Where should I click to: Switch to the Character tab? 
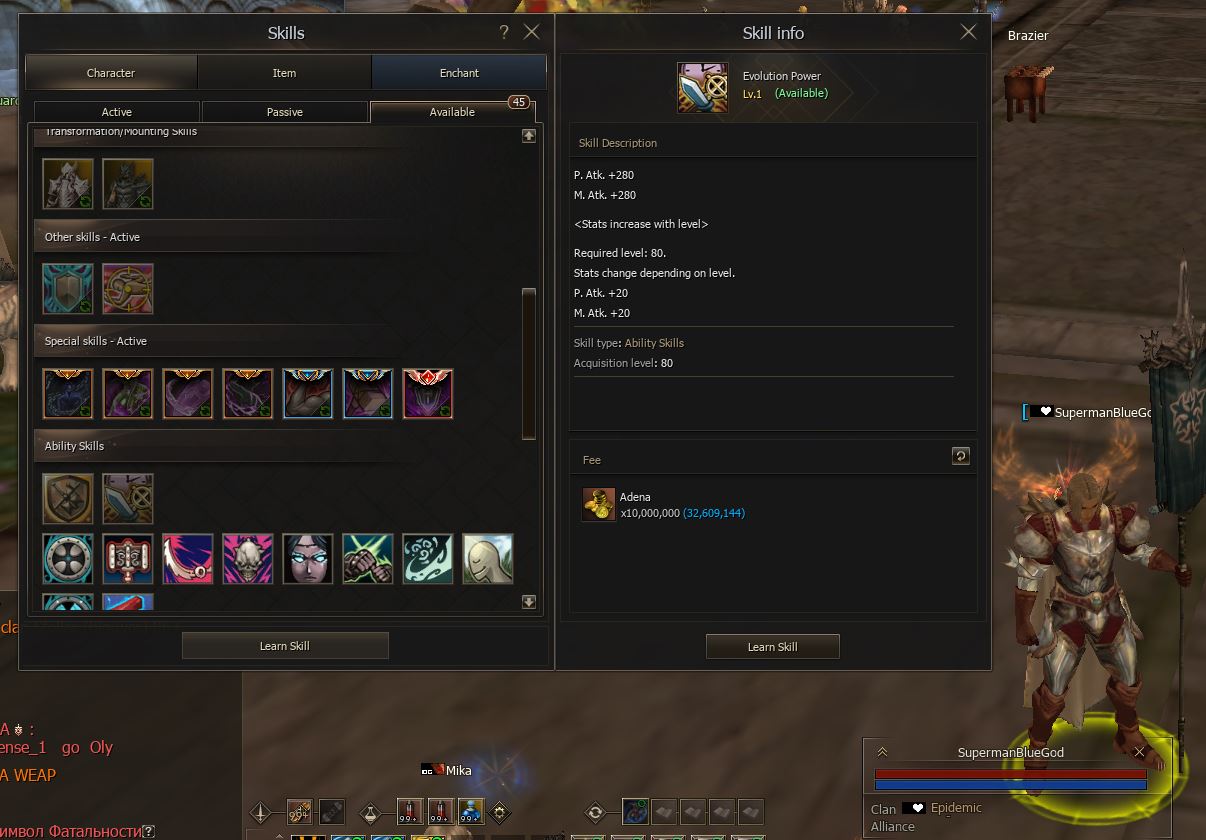[111, 73]
